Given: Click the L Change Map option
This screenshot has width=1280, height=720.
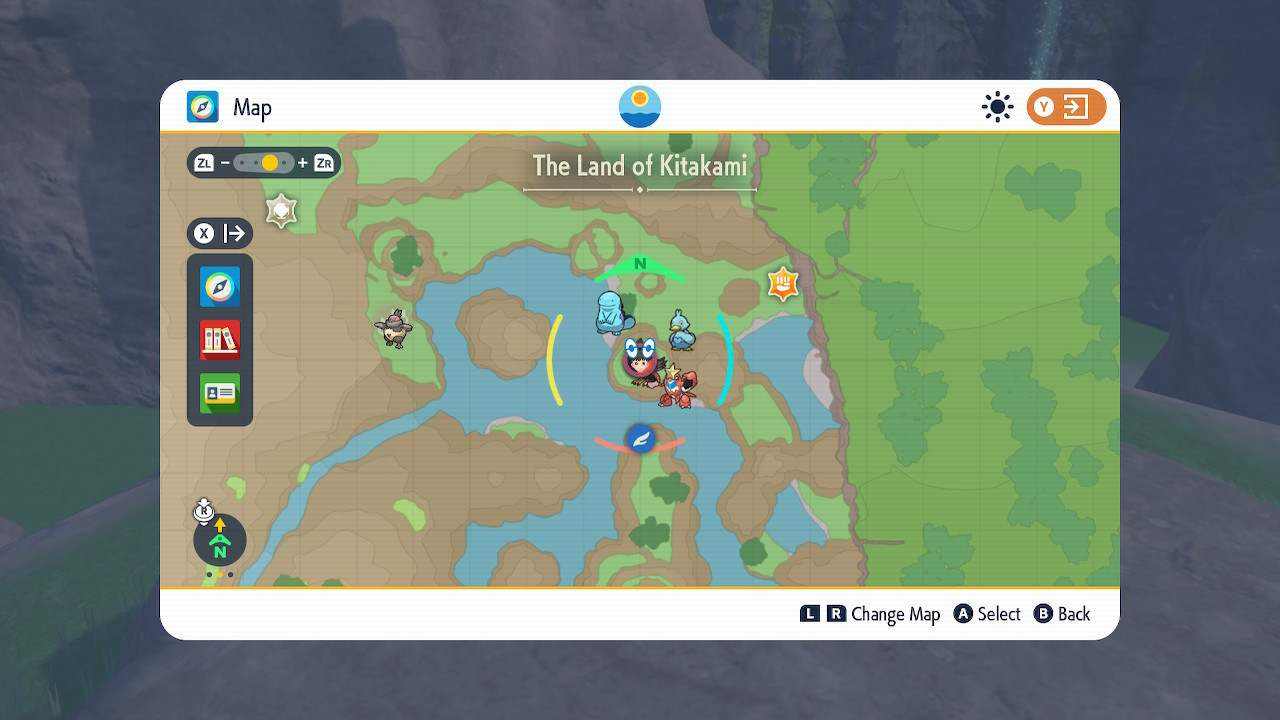Looking at the screenshot, I should click(x=813, y=614).
